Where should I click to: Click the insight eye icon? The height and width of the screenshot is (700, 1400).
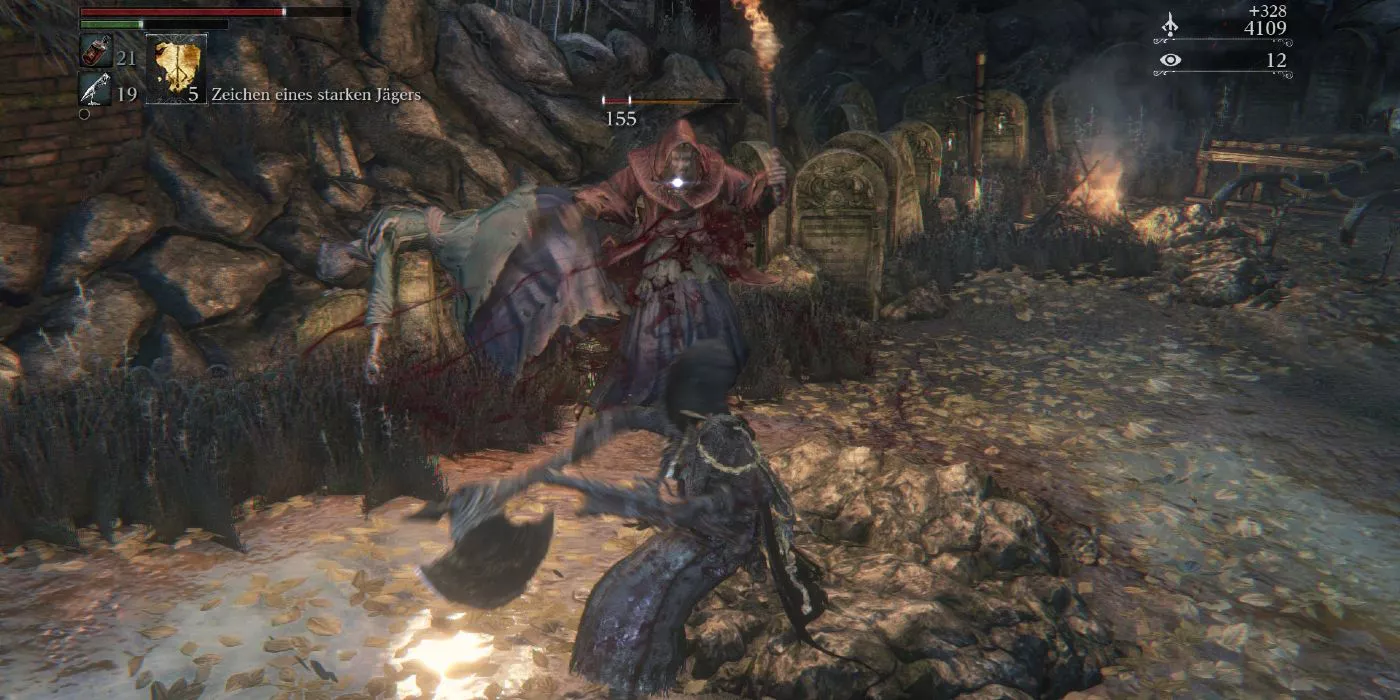tap(1169, 61)
